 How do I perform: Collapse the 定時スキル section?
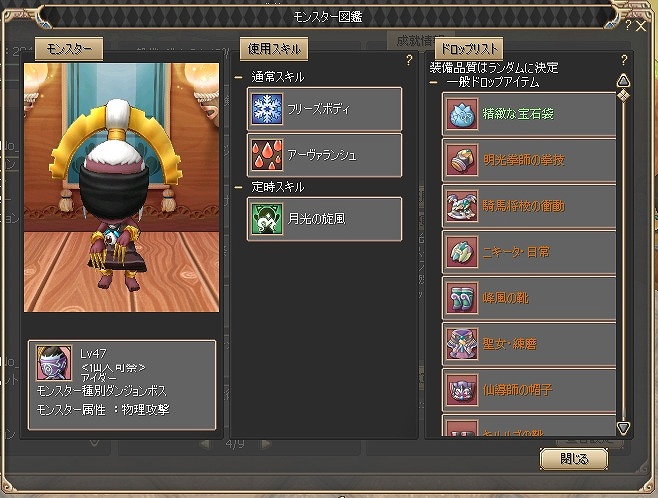[239, 187]
